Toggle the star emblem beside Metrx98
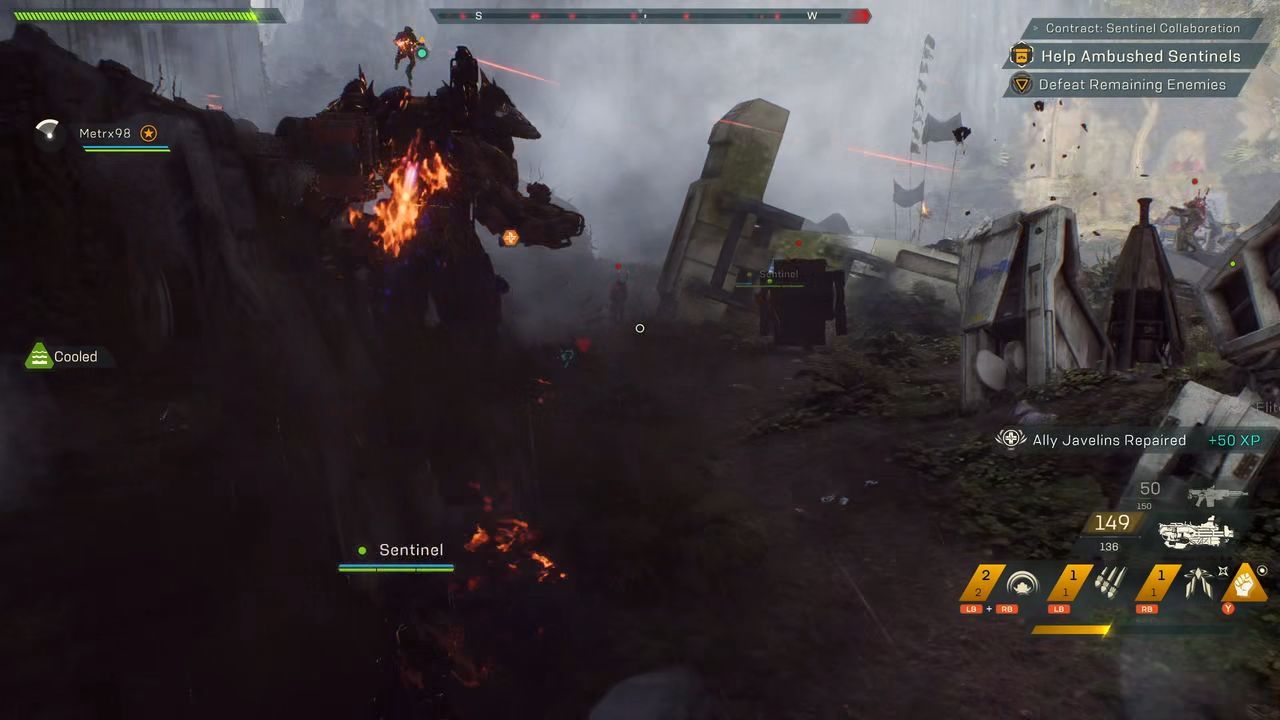The width and height of the screenshot is (1280, 720). 150,130
